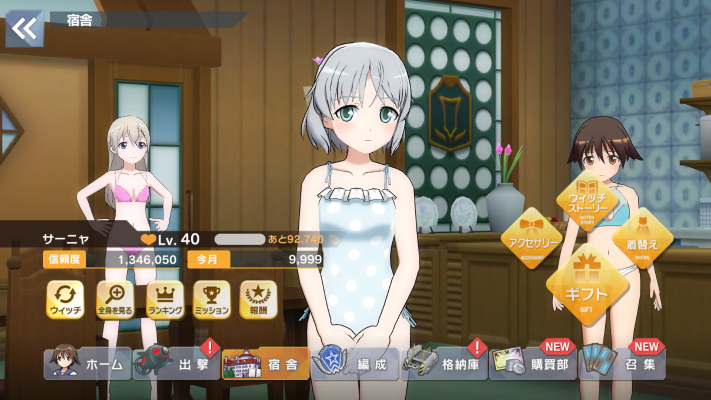Open the 報酬 rewards button
711x400 pixels.
[259, 299]
